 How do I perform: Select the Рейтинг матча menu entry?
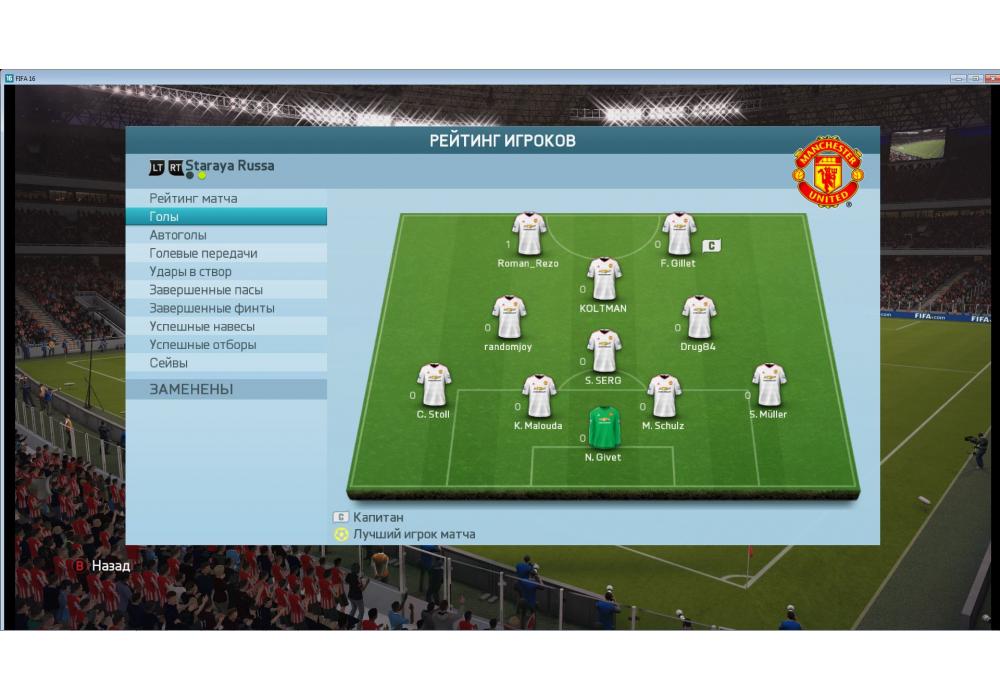(x=194, y=198)
